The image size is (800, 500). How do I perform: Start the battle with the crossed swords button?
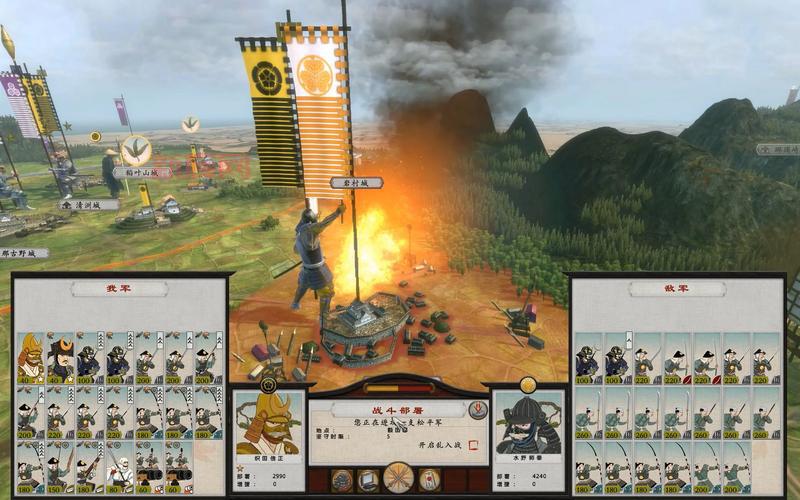[399, 477]
